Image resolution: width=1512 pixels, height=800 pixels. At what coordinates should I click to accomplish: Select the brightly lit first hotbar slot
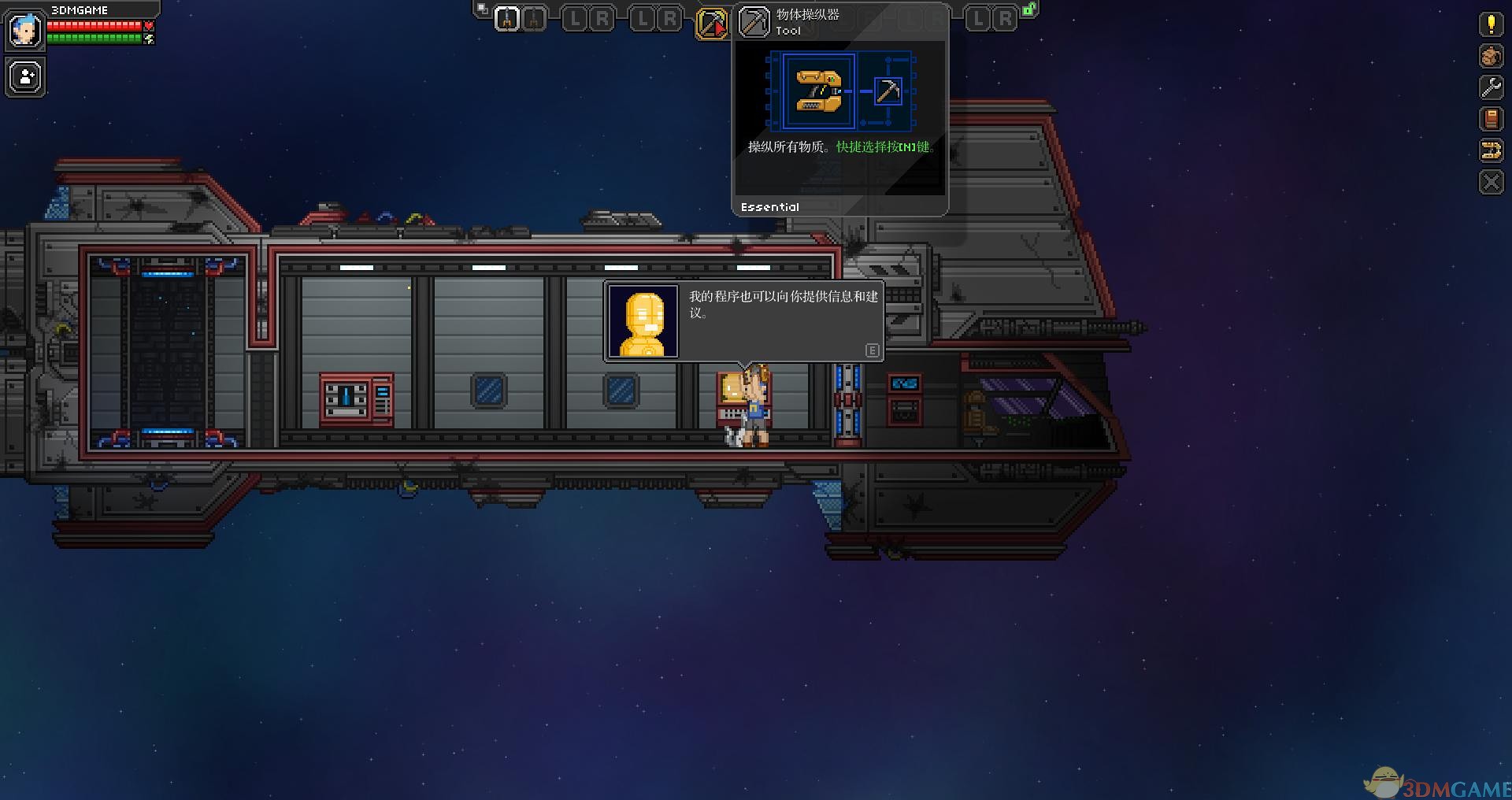point(507,19)
